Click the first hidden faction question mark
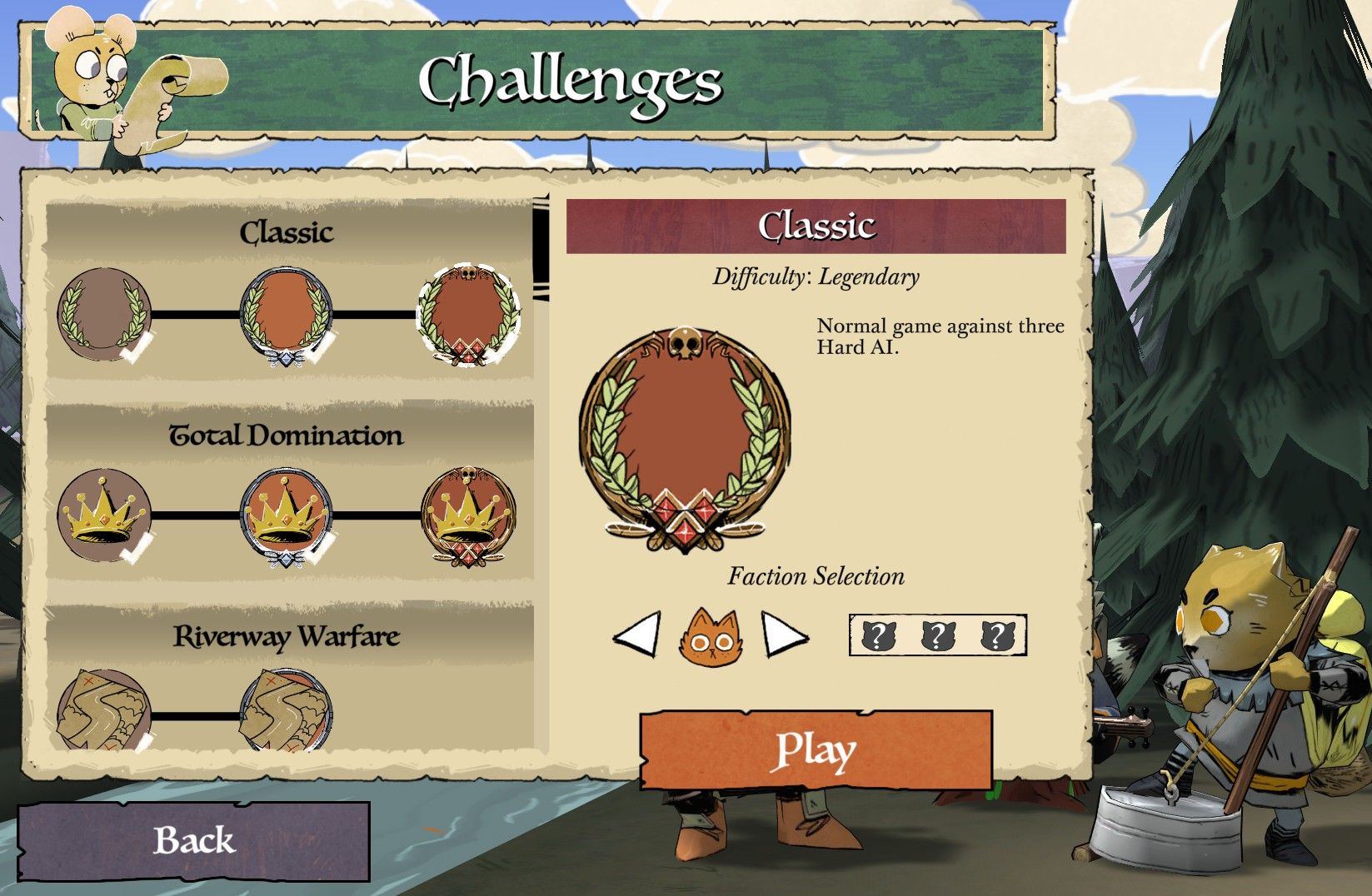The image size is (1372, 896). tap(881, 635)
